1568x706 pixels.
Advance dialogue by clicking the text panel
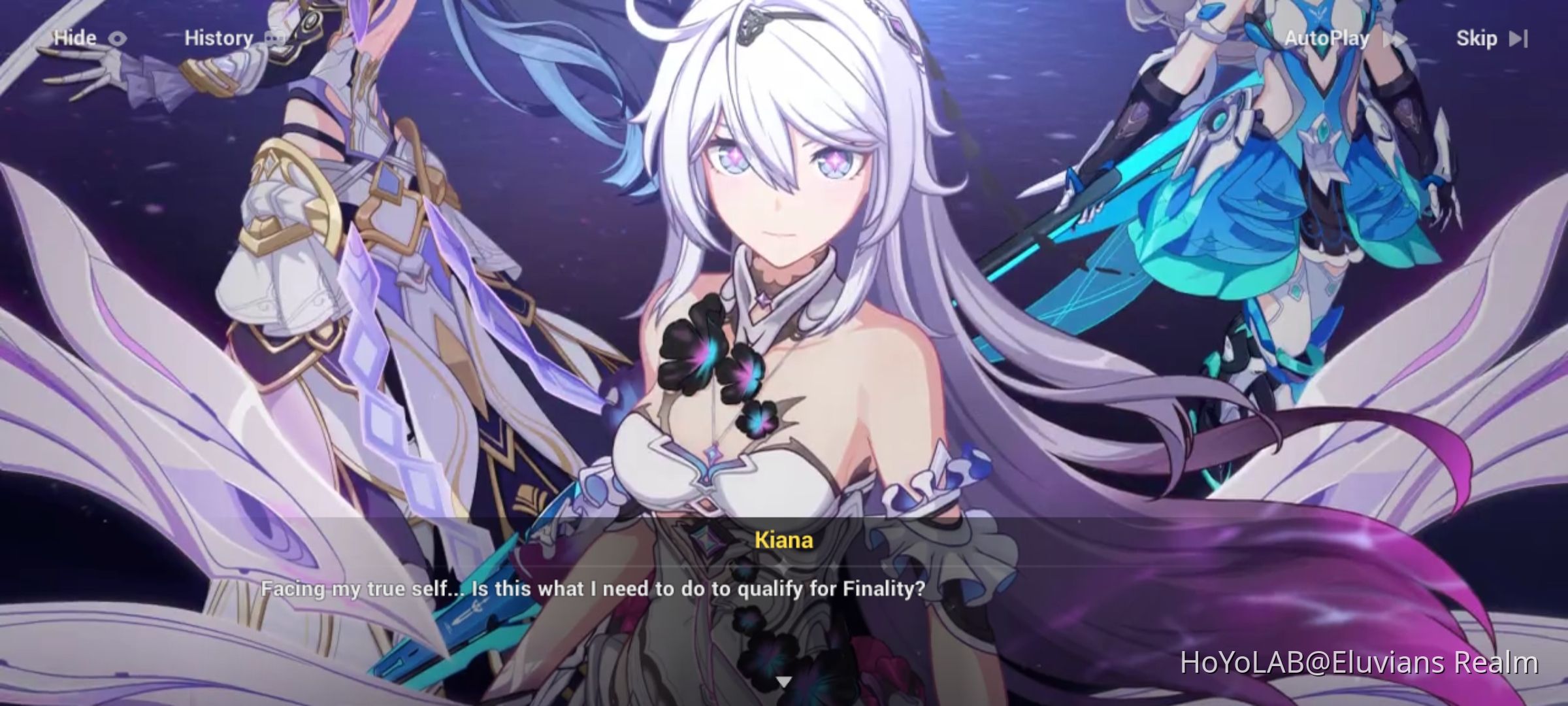pyautogui.click(x=784, y=588)
